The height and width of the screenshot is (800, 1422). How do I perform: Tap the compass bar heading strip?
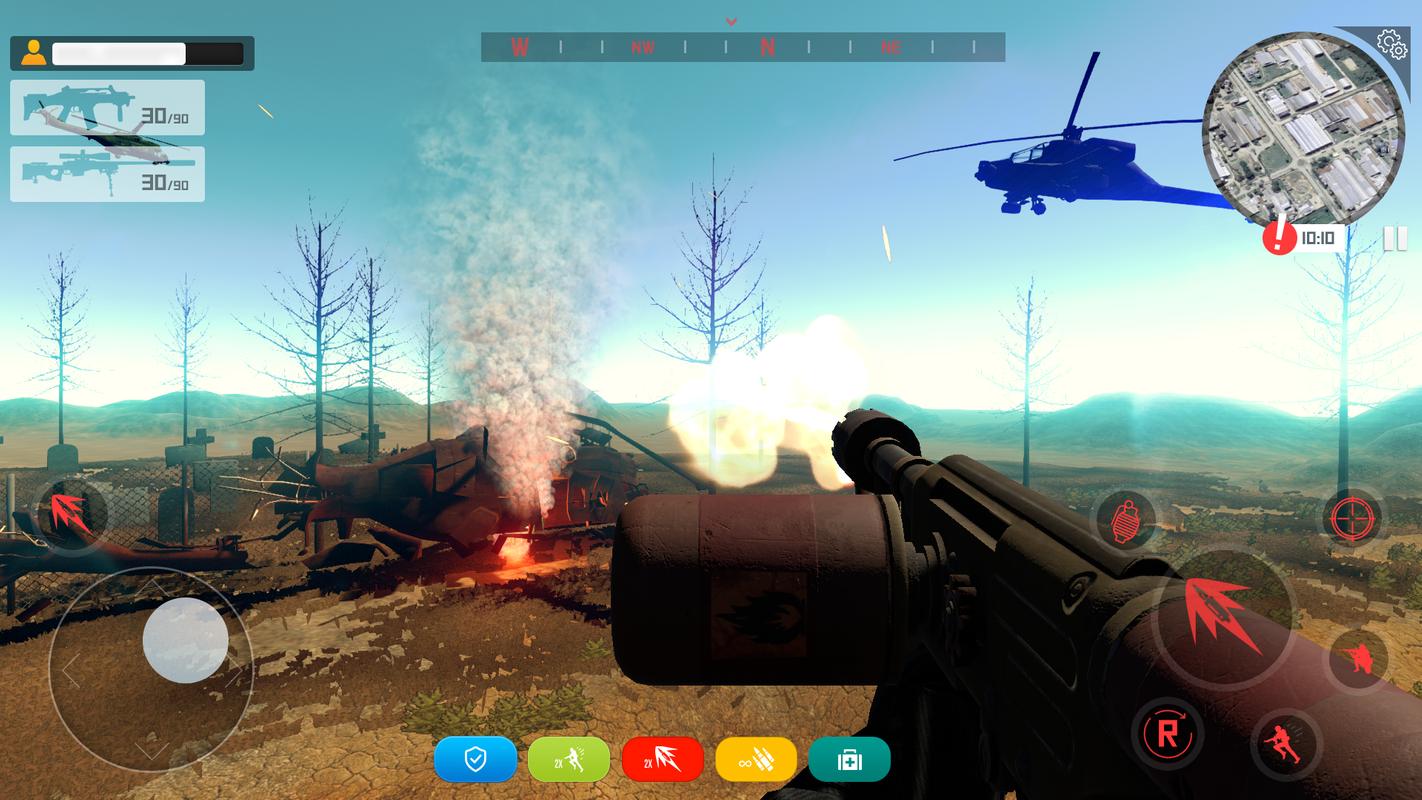point(742,47)
